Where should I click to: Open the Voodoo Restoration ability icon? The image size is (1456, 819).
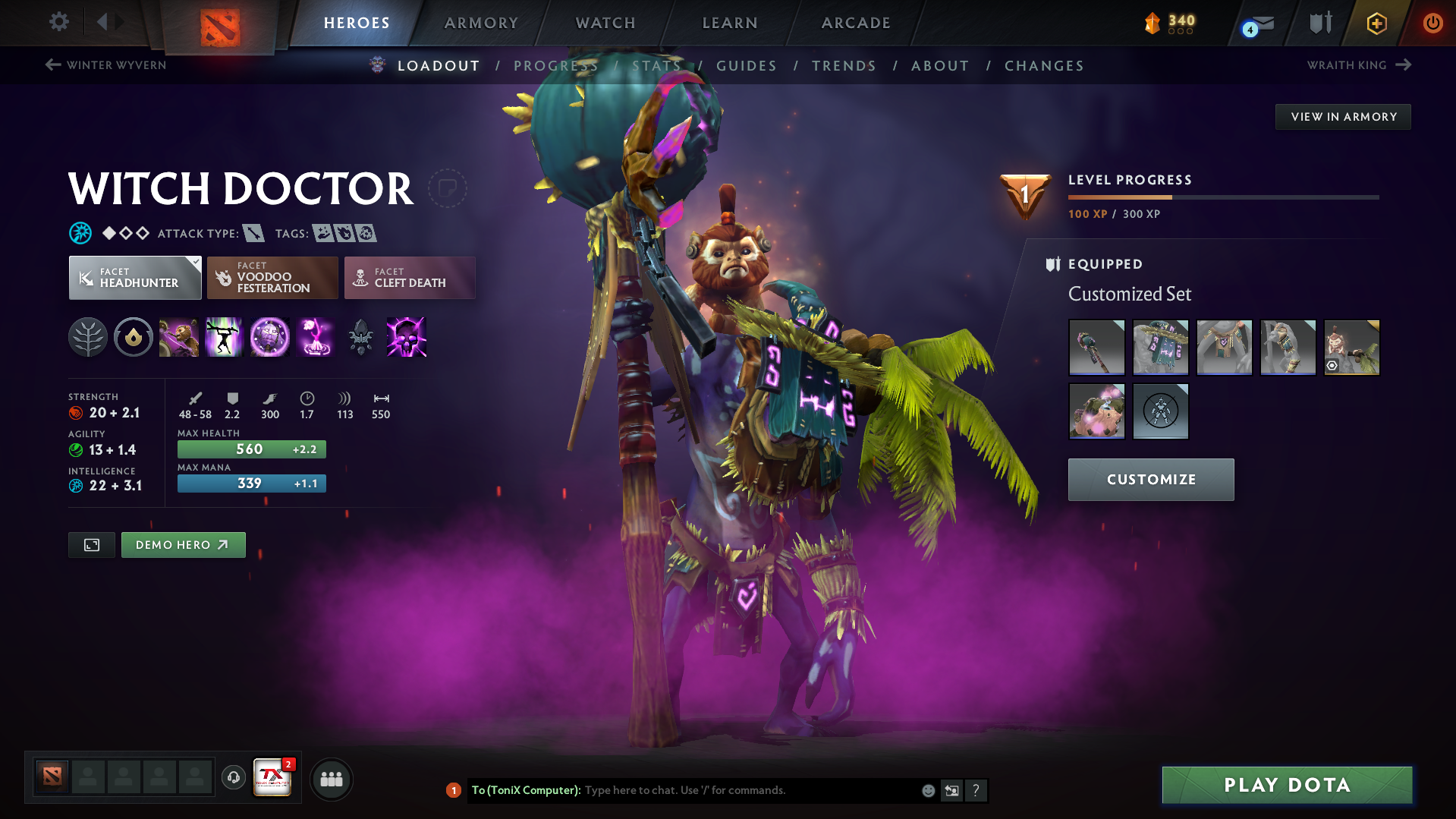coord(224,338)
